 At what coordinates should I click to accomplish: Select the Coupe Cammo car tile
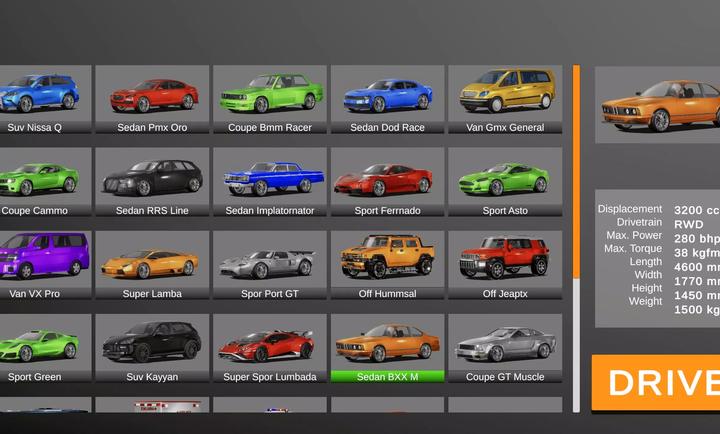tap(40, 181)
